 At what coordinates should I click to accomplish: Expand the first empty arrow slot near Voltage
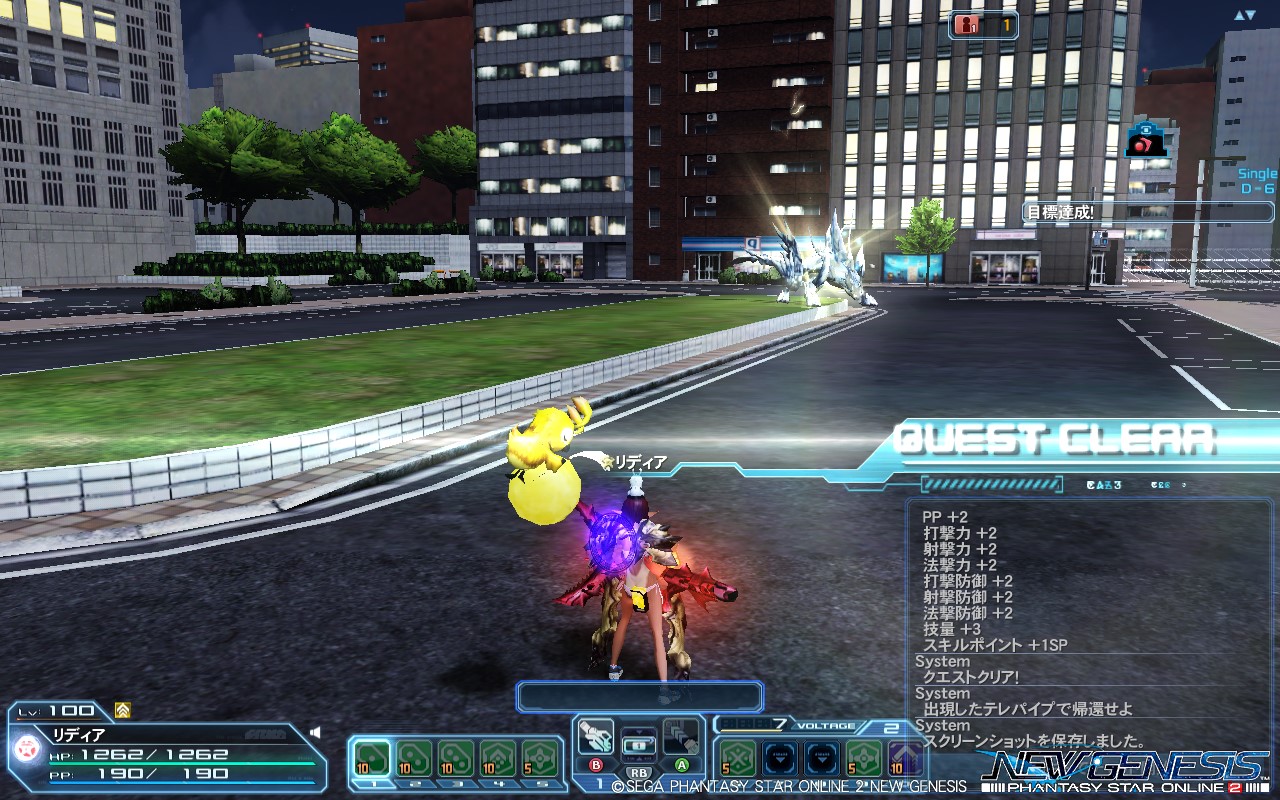click(779, 757)
